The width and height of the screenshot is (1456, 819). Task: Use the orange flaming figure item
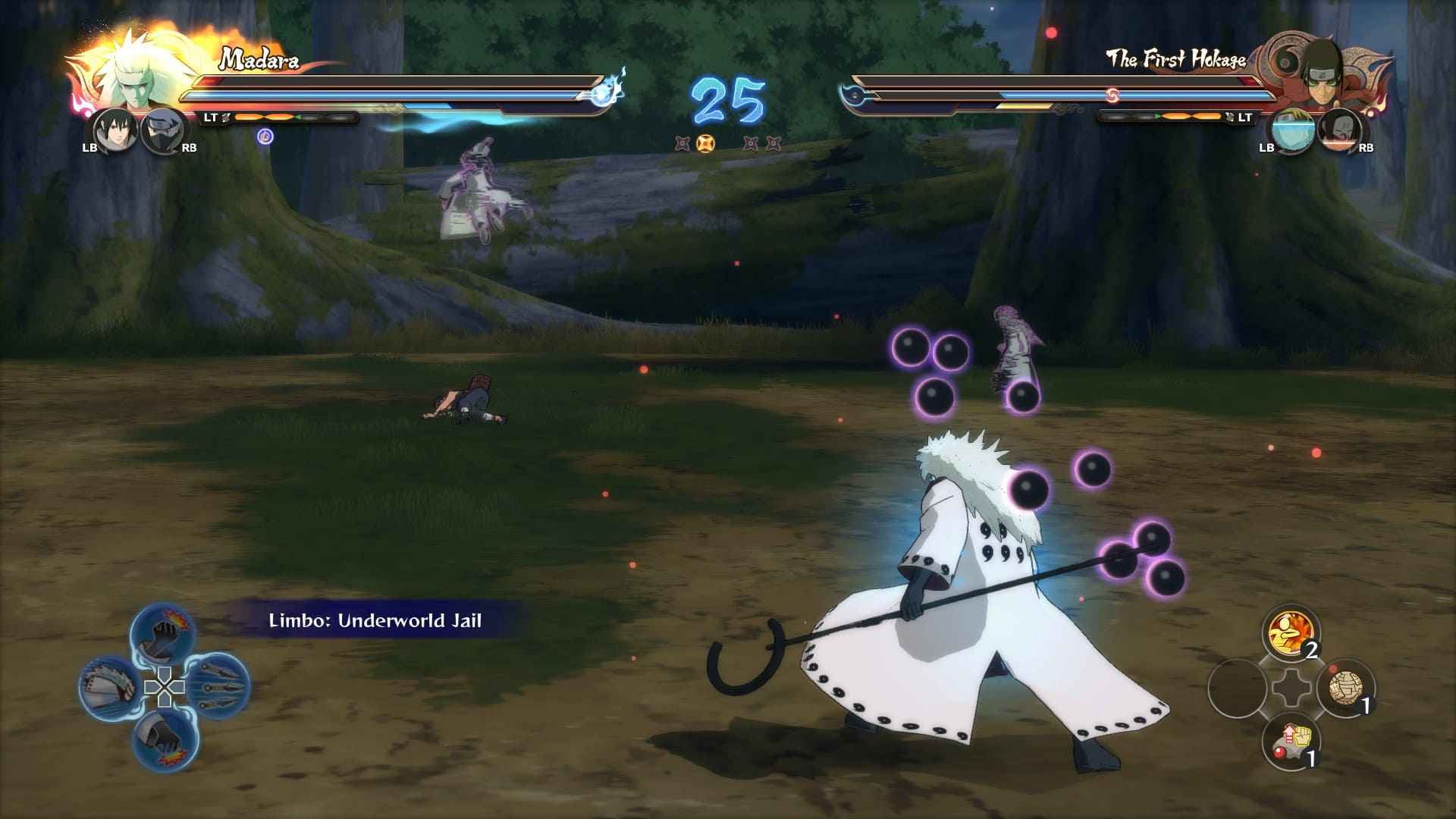coord(1290,633)
